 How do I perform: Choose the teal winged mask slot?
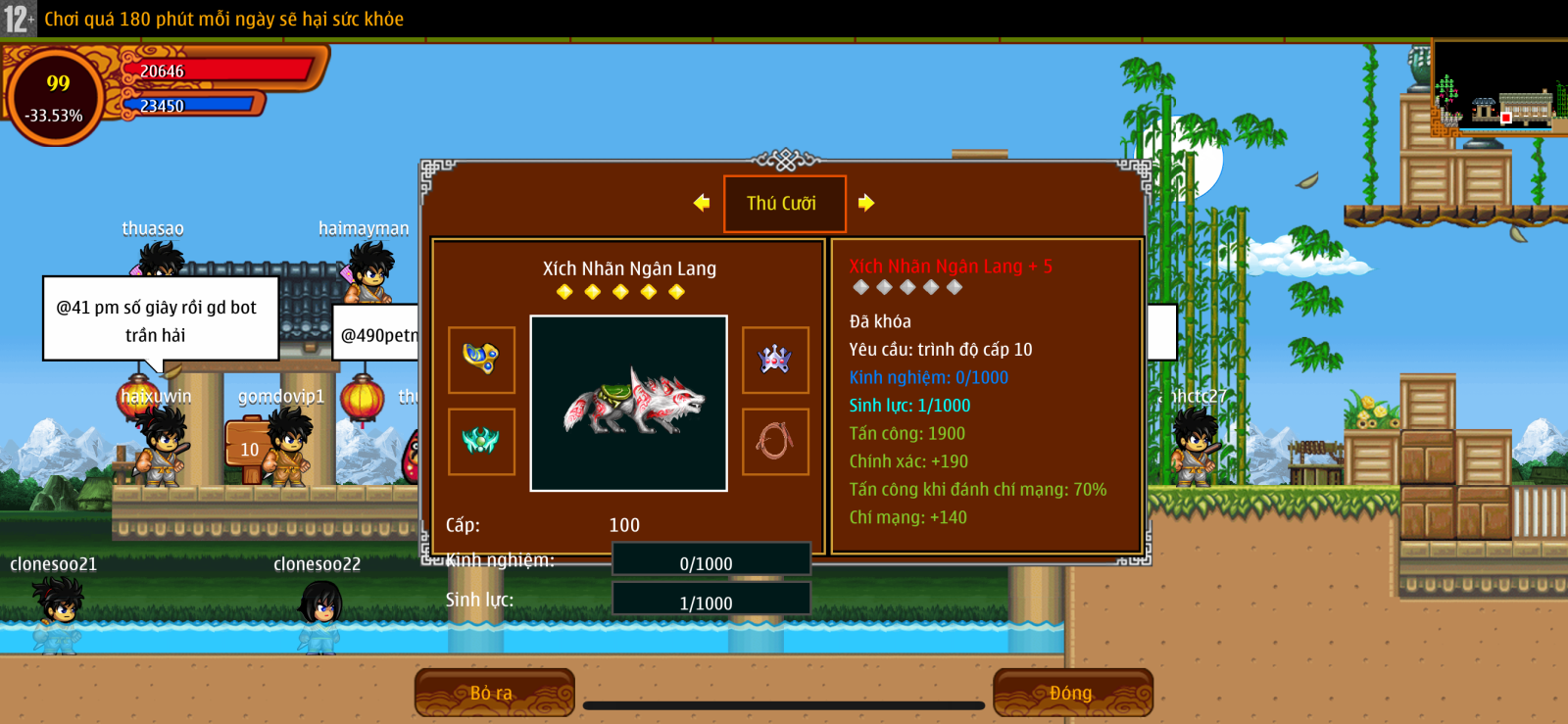coord(481,441)
